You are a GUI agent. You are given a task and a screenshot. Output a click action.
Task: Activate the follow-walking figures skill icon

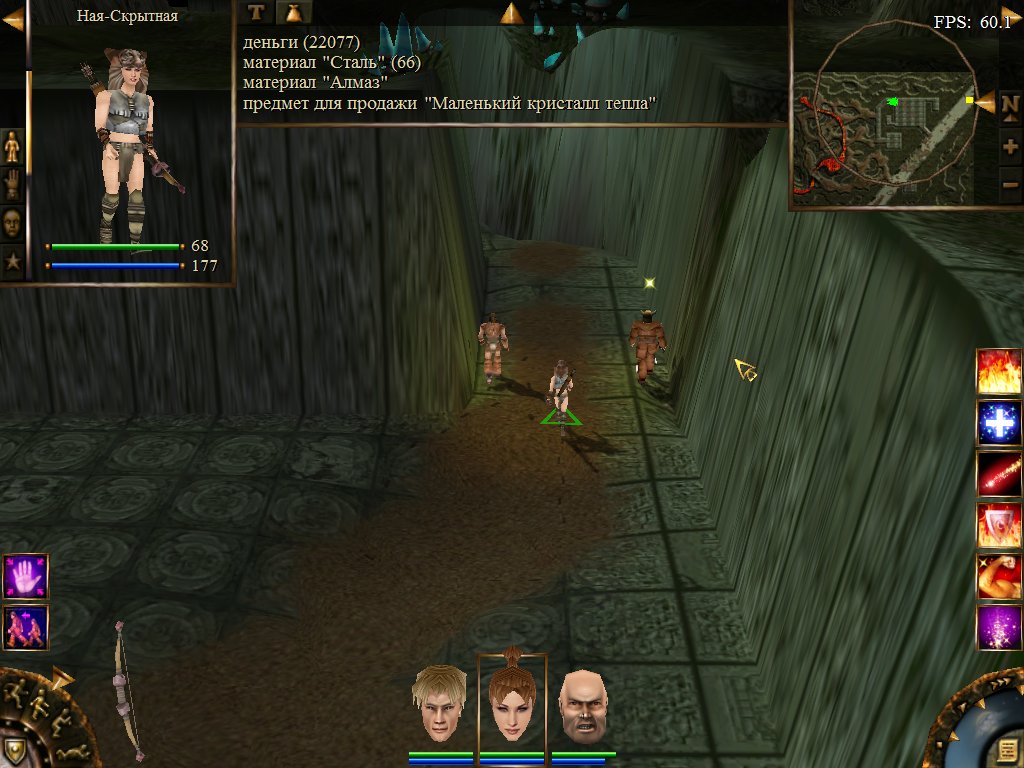coord(25,627)
